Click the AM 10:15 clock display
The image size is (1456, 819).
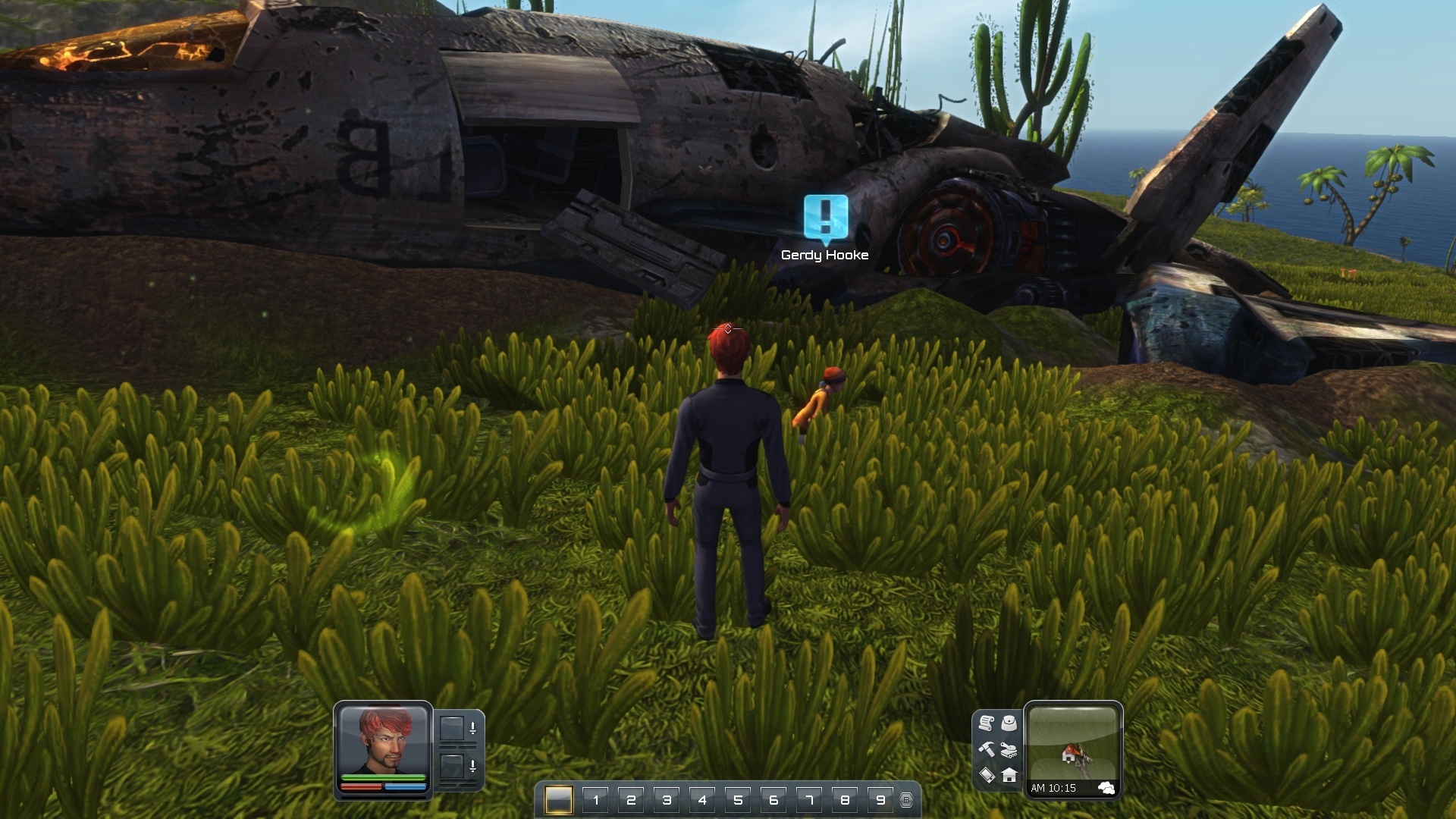pos(1054,789)
